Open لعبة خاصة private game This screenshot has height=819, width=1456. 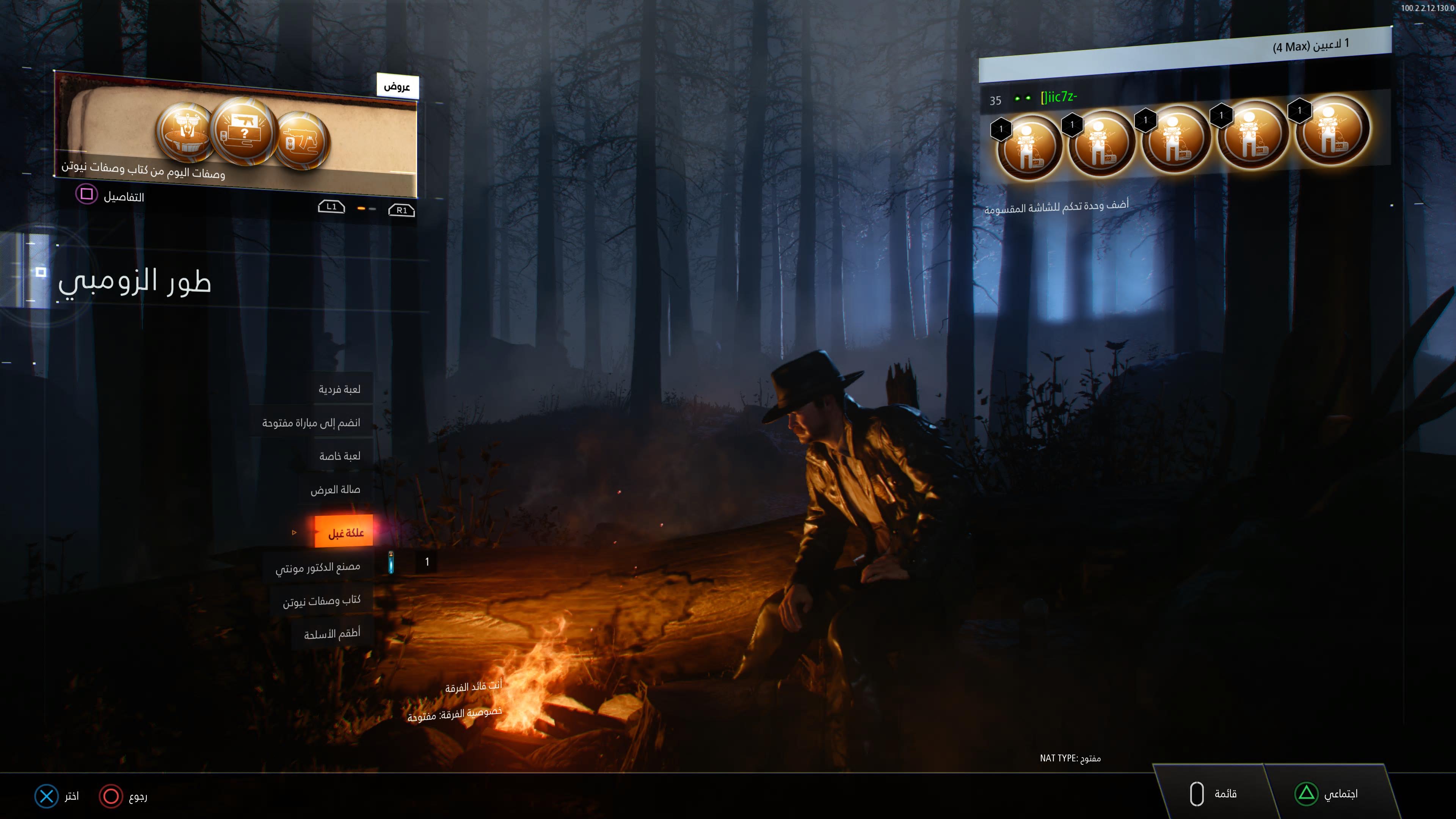click(x=339, y=456)
